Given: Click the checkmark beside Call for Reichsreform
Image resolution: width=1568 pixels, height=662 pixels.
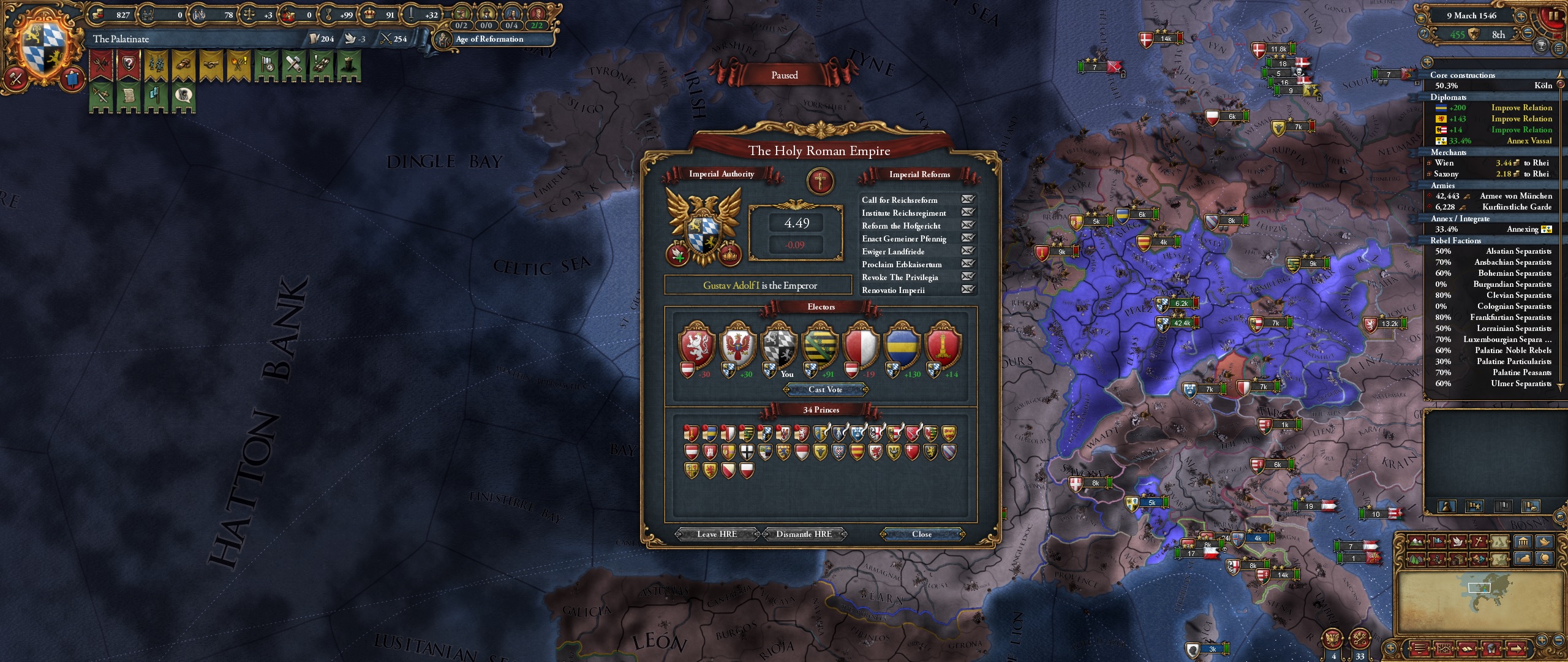Looking at the screenshot, I should pos(970,200).
